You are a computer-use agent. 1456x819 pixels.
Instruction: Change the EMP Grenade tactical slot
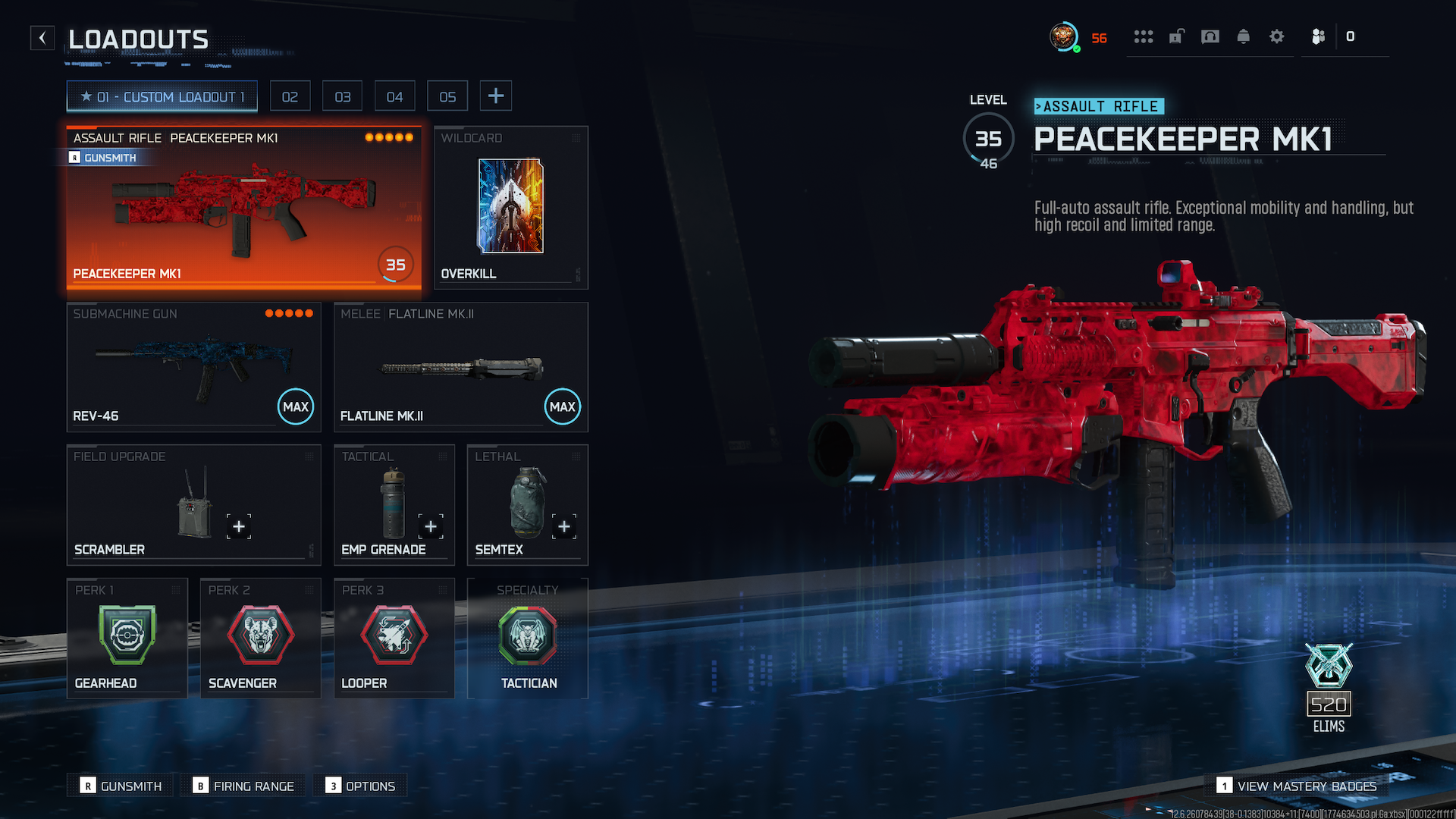(394, 504)
